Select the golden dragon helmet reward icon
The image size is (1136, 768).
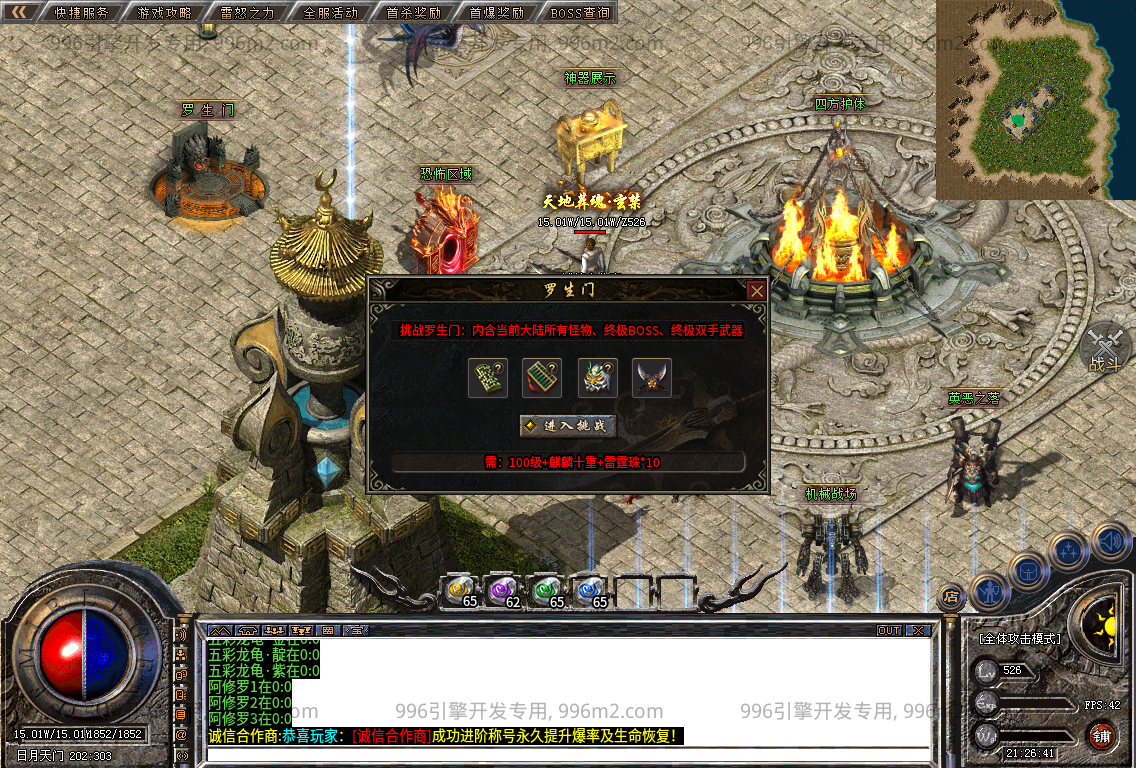click(x=598, y=378)
